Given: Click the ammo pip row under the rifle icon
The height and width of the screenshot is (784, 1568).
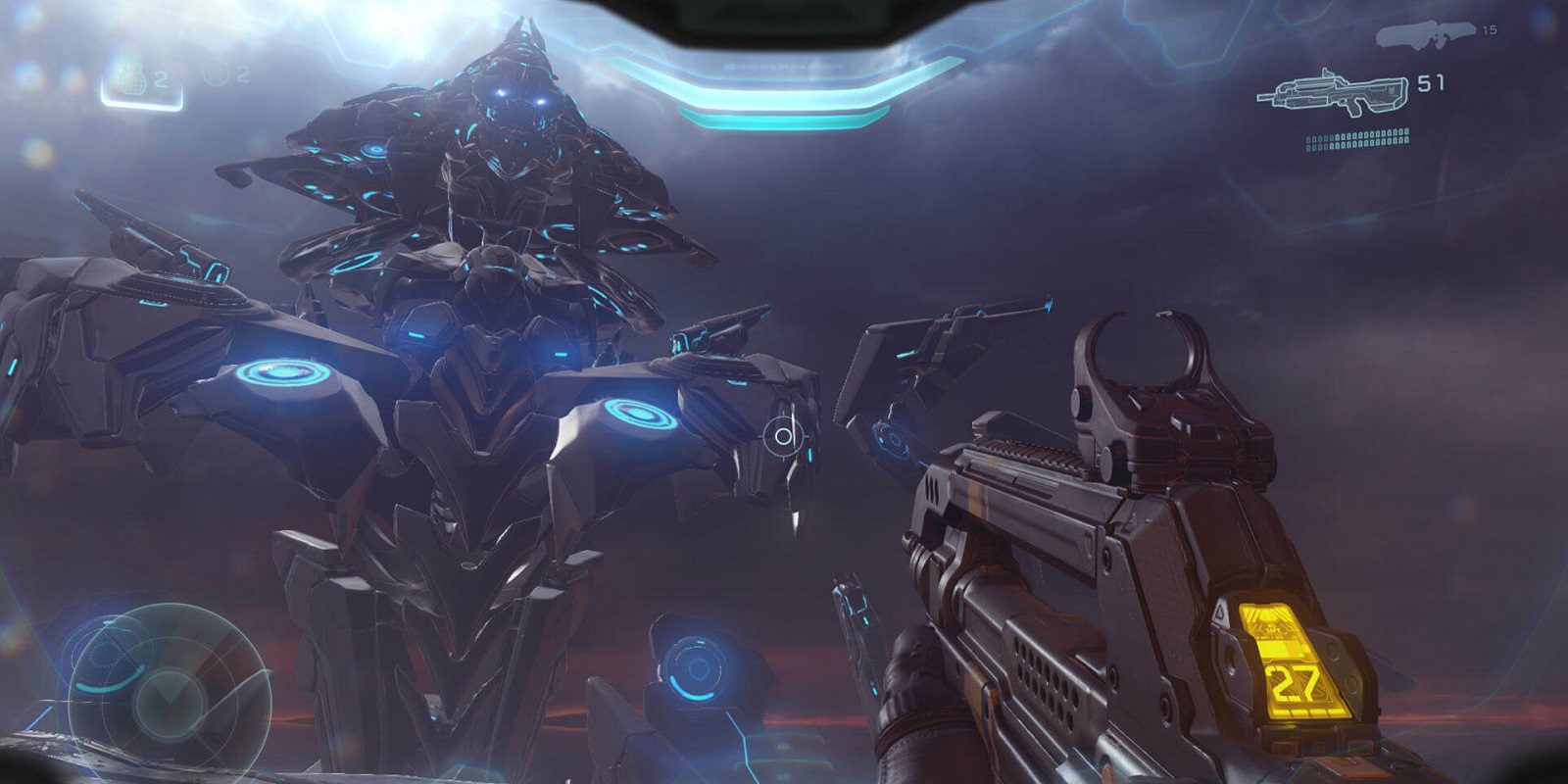Looking at the screenshot, I should pos(1358,139).
